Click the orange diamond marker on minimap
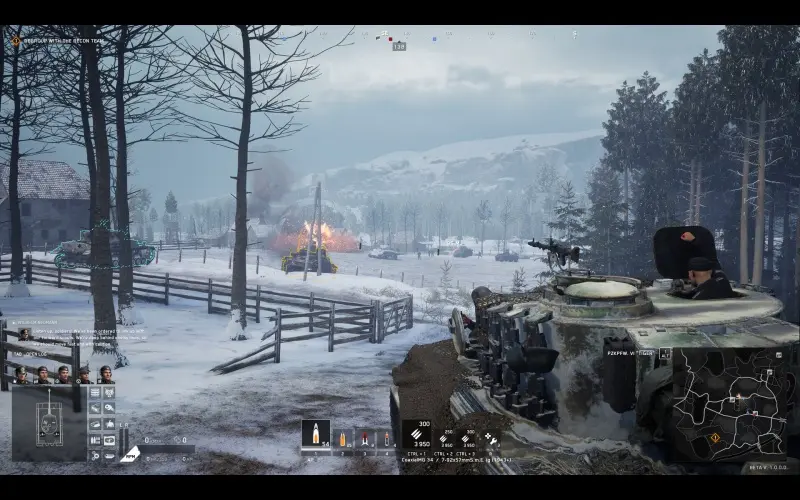Viewport: 800px width, 500px height. [x=714, y=438]
